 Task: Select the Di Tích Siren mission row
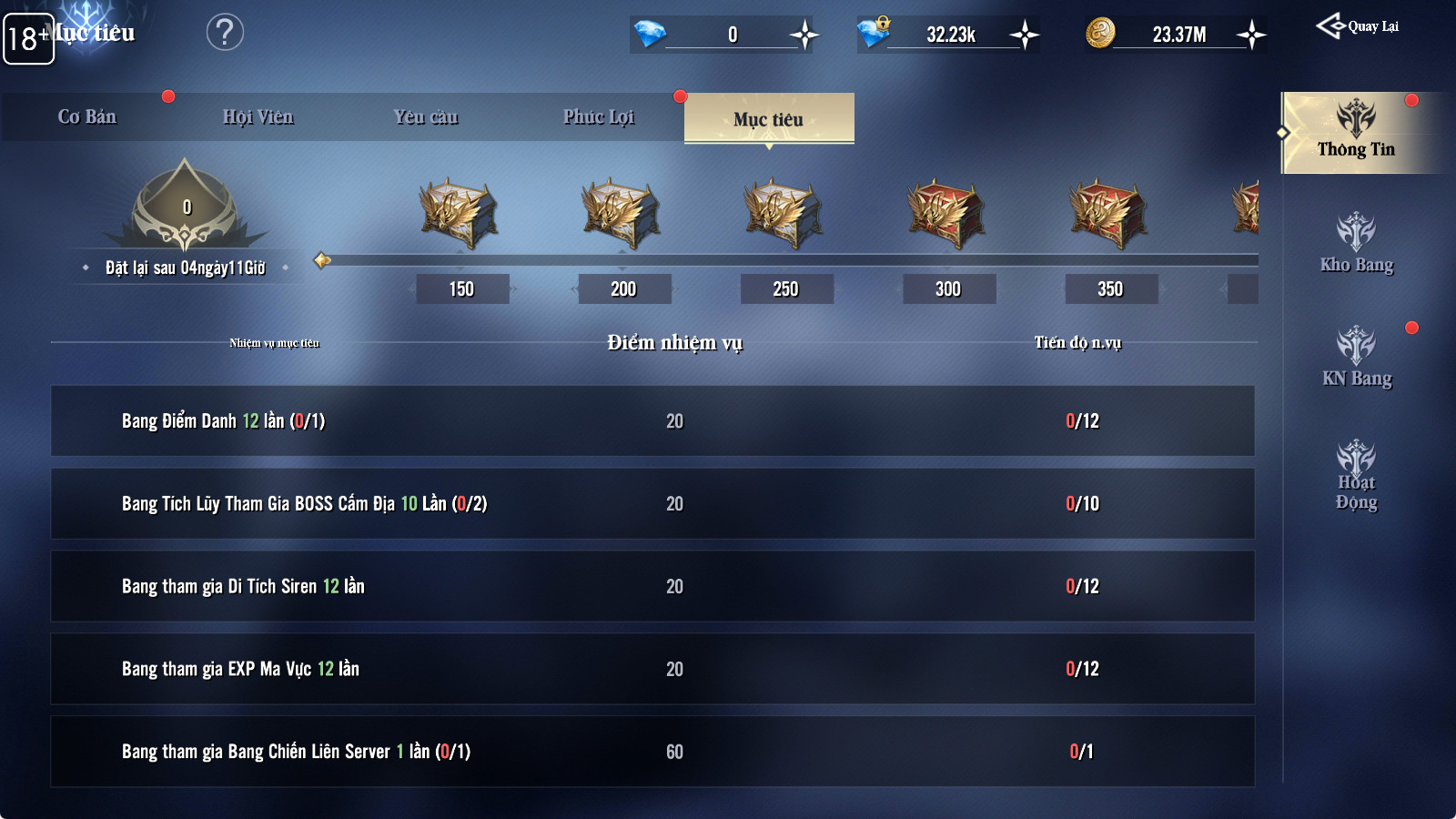point(652,586)
